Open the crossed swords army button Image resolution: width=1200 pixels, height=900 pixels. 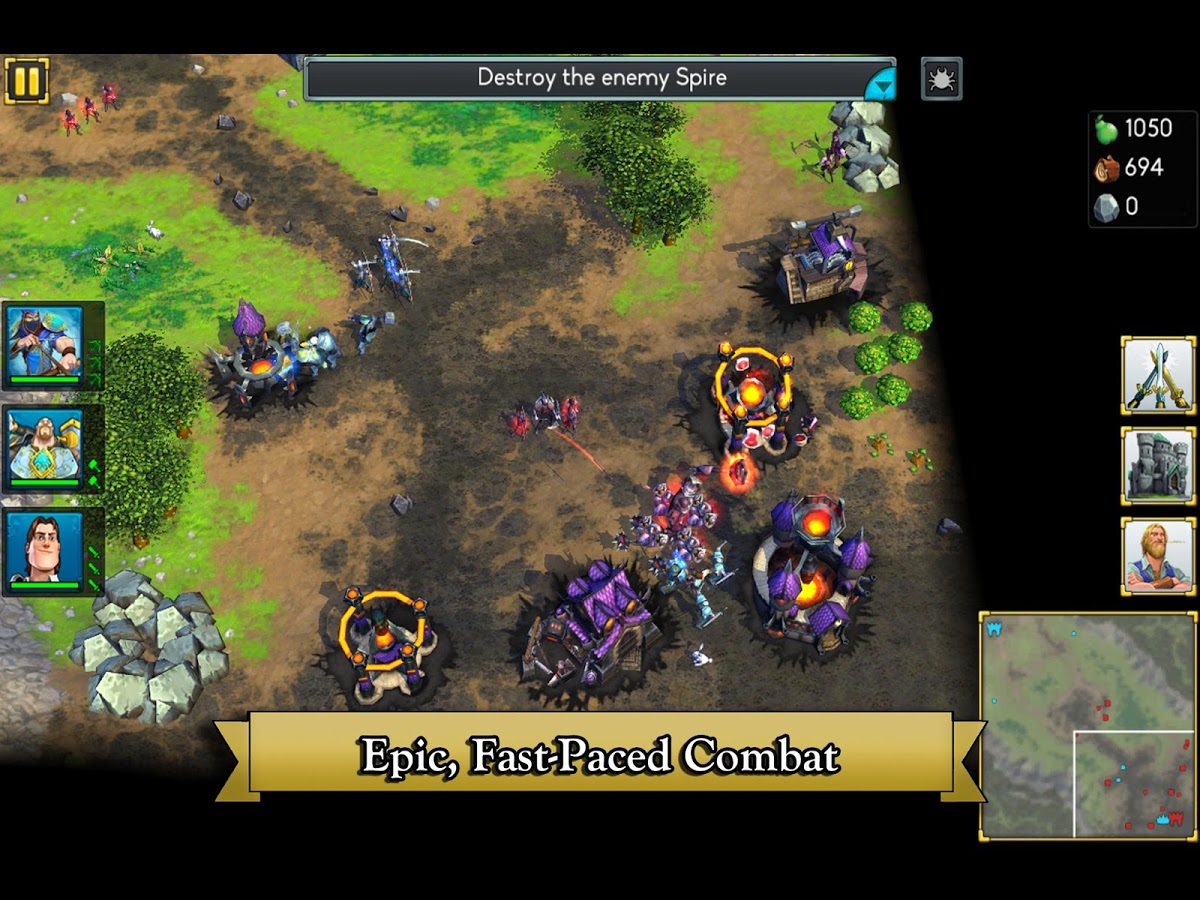click(x=1158, y=375)
